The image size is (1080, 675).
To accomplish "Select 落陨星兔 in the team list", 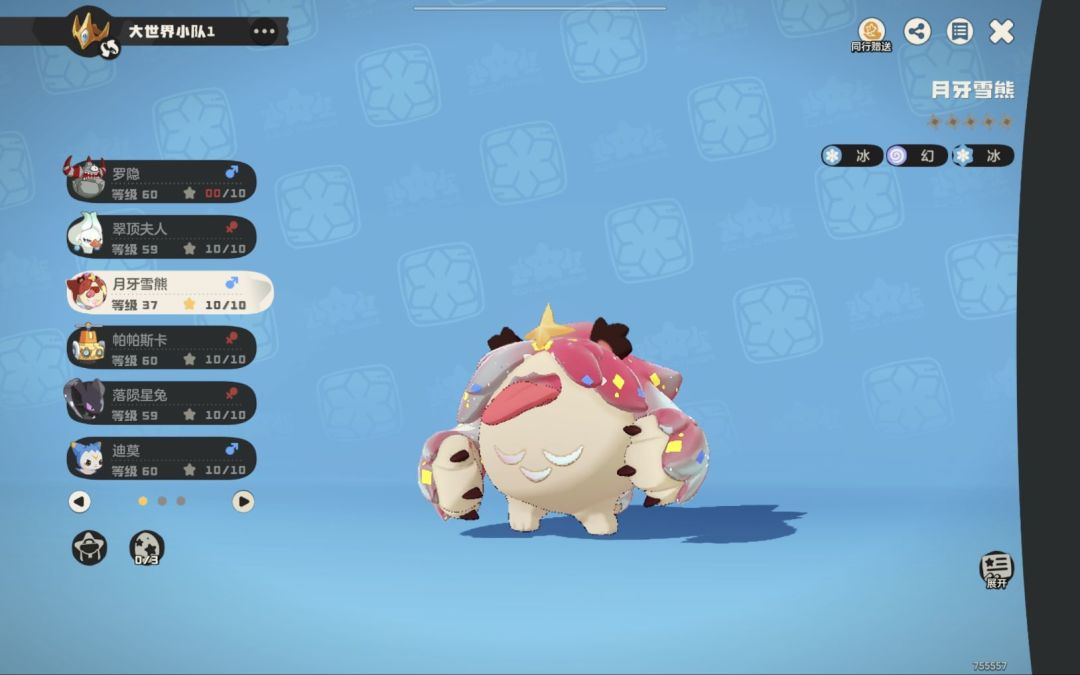I will [161, 403].
